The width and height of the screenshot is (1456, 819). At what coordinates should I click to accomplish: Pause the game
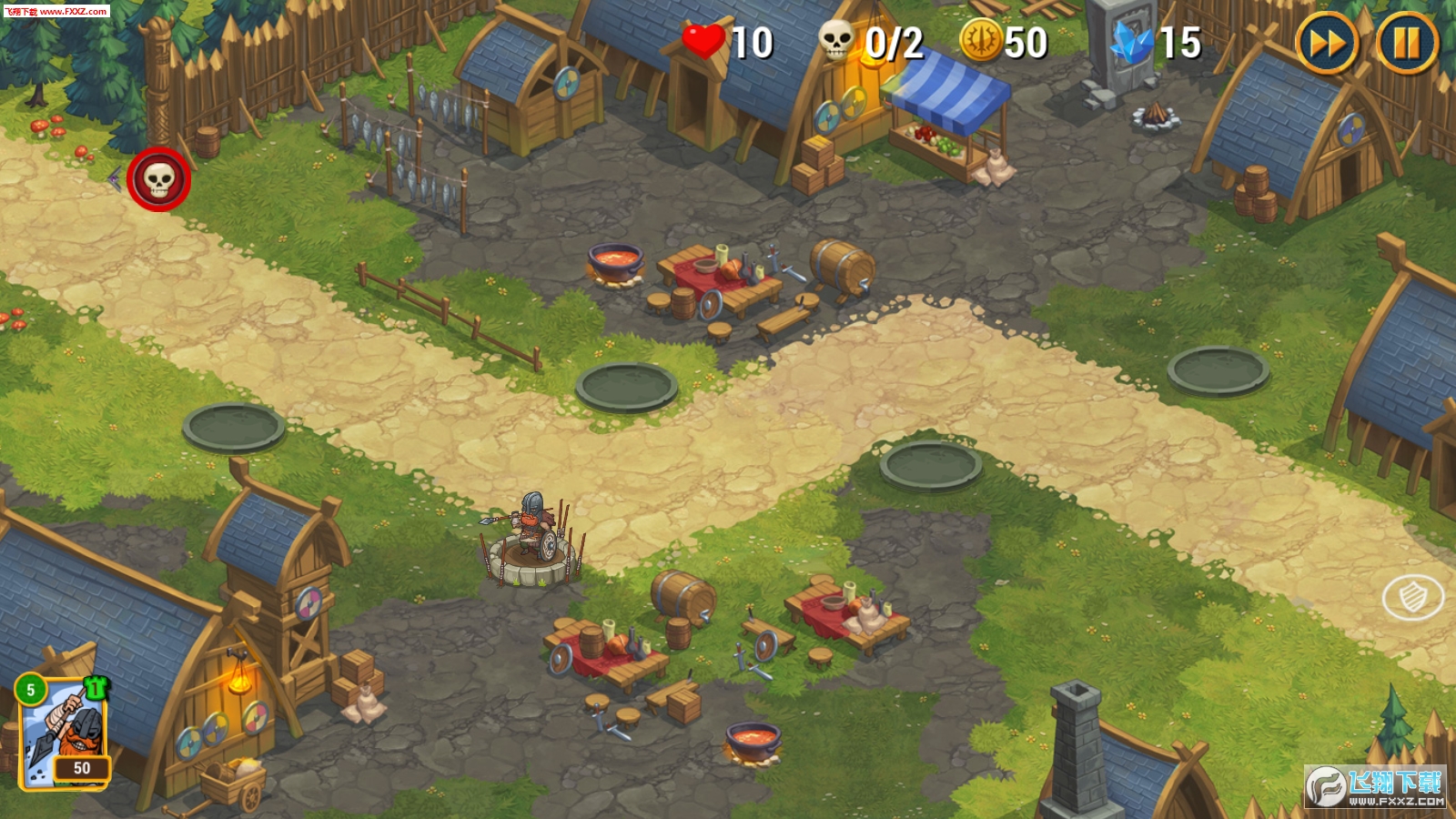1406,43
